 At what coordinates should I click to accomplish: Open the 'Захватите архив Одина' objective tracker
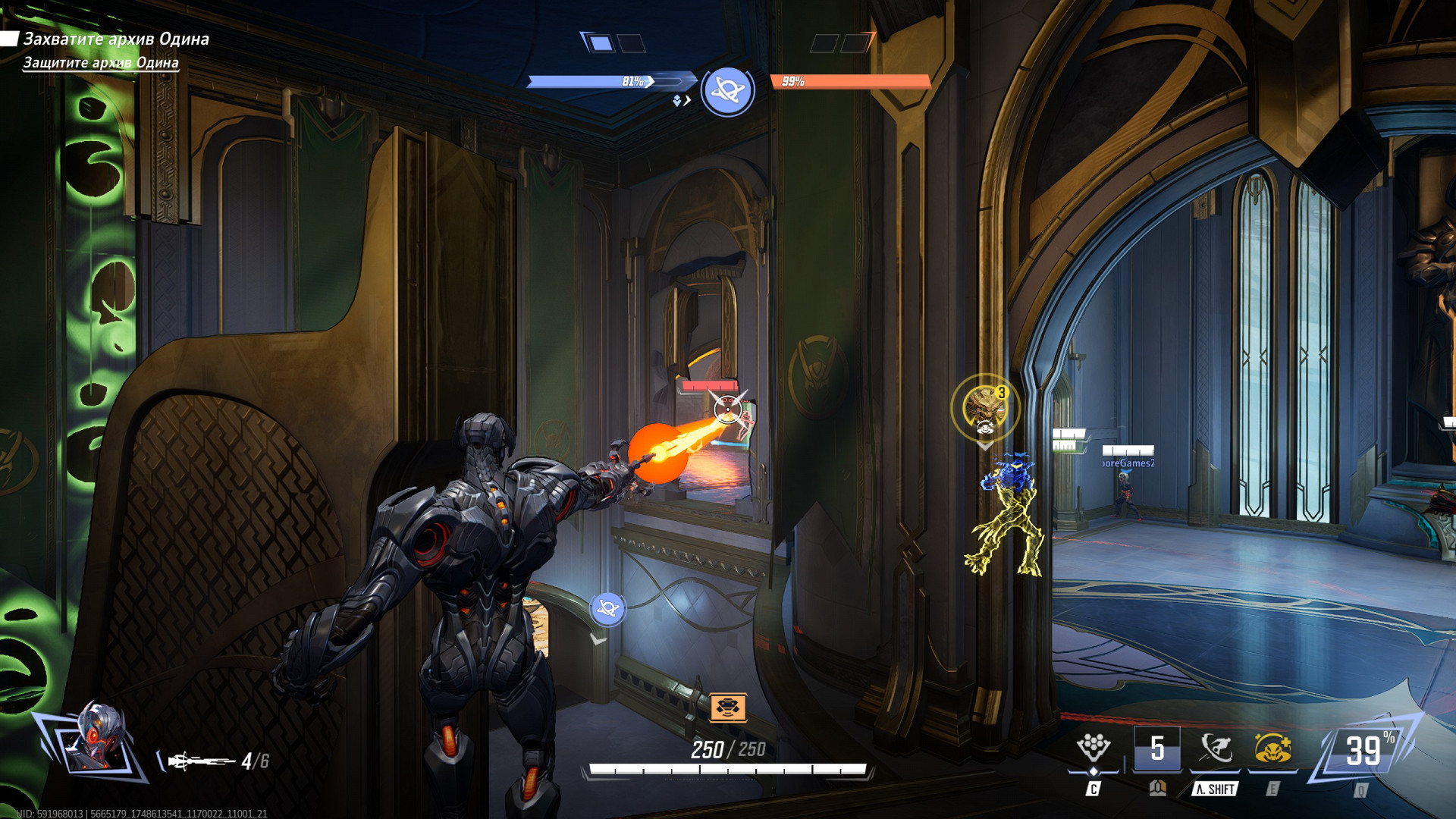tap(116, 39)
